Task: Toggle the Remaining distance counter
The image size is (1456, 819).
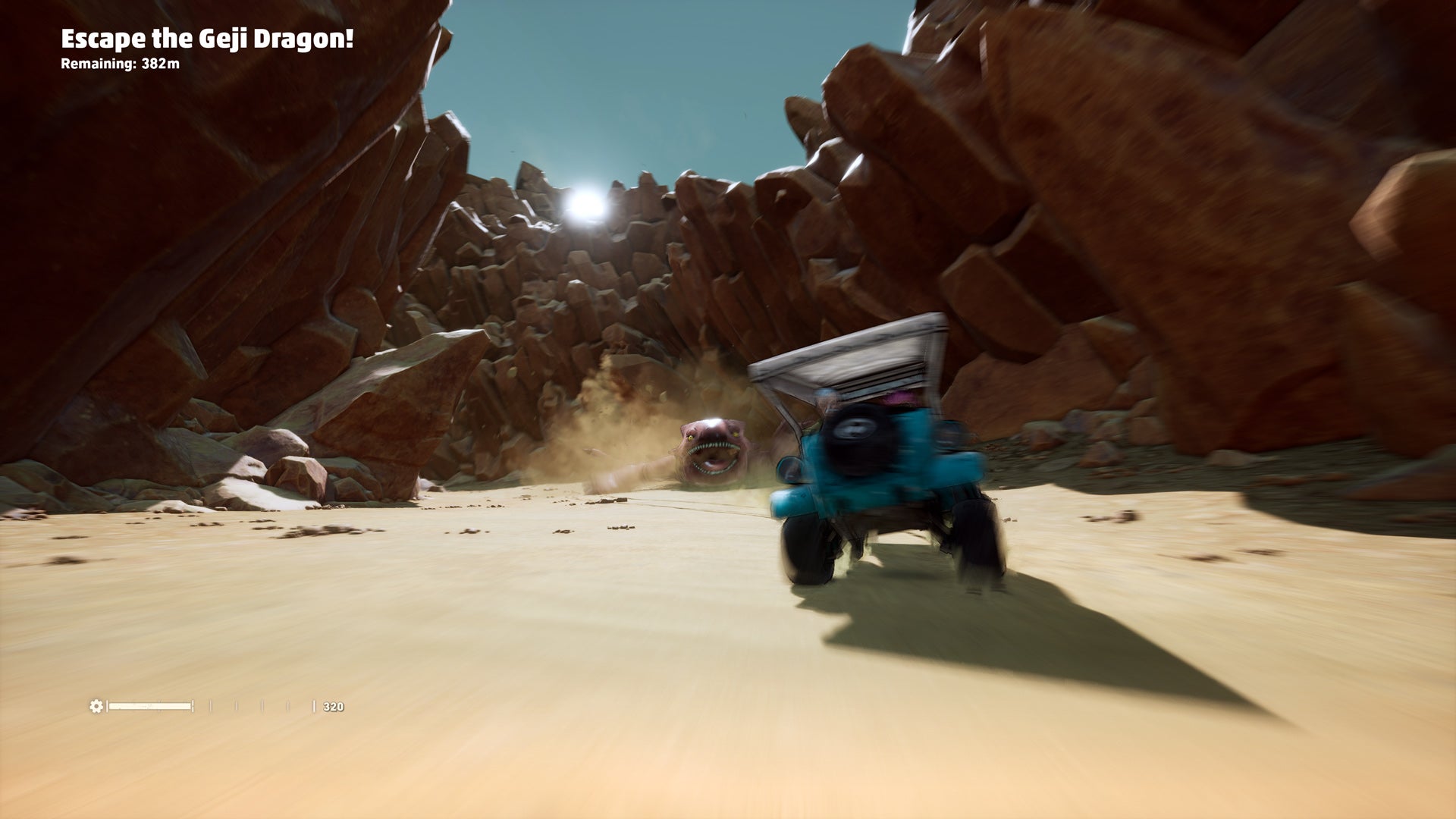Action: point(121,65)
